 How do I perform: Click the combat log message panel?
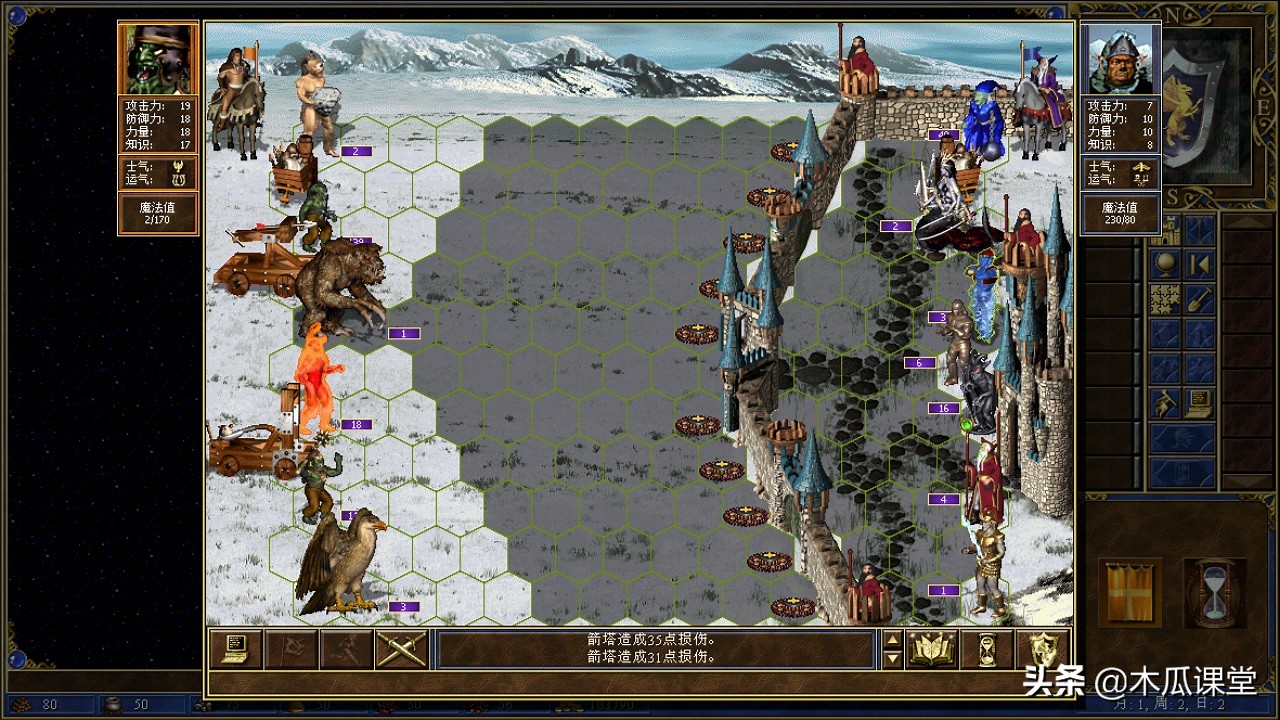tap(656, 649)
